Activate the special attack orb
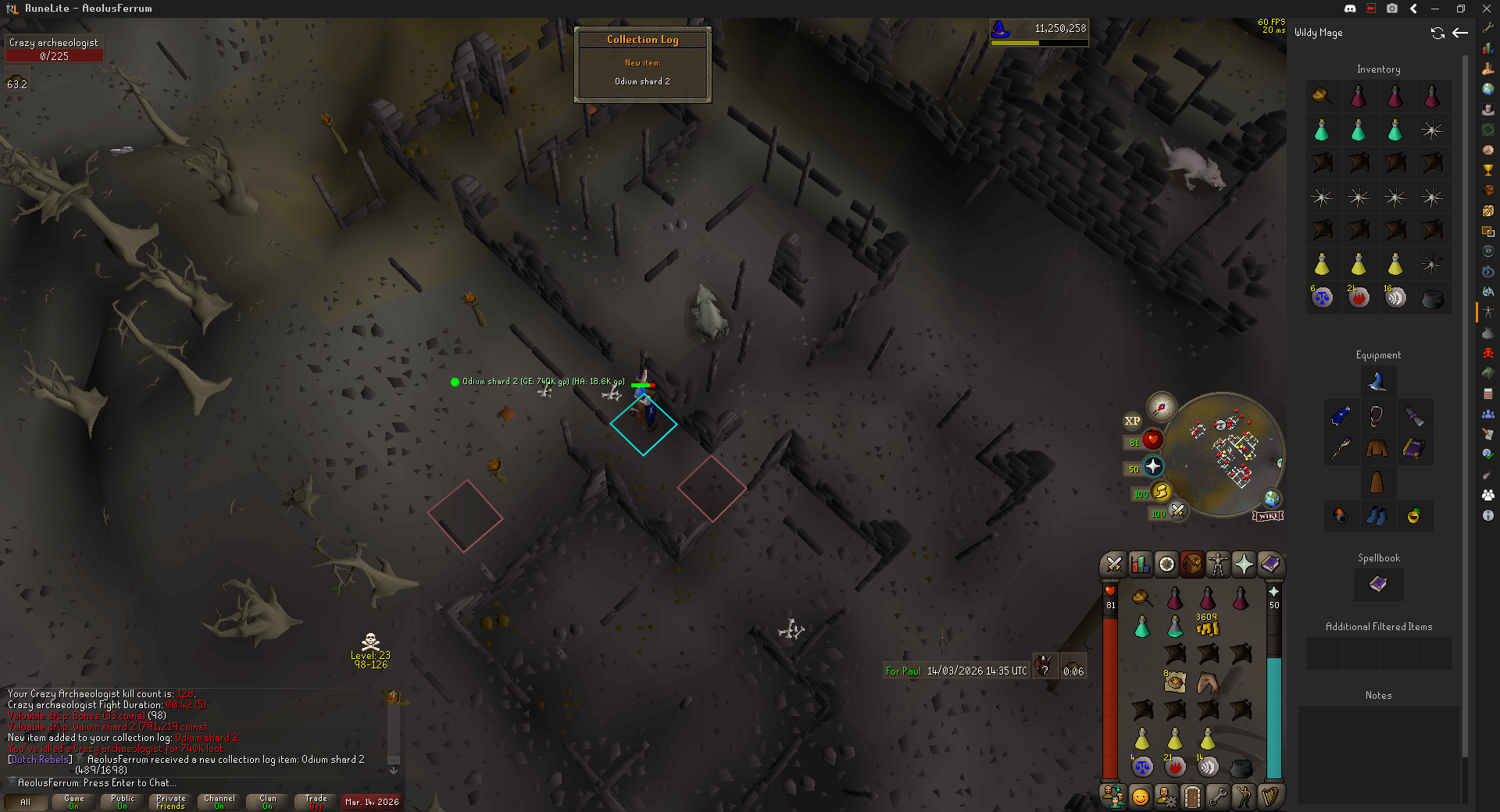Image resolution: width=1500 pixels, height=812 pixels. (1177, 511)
